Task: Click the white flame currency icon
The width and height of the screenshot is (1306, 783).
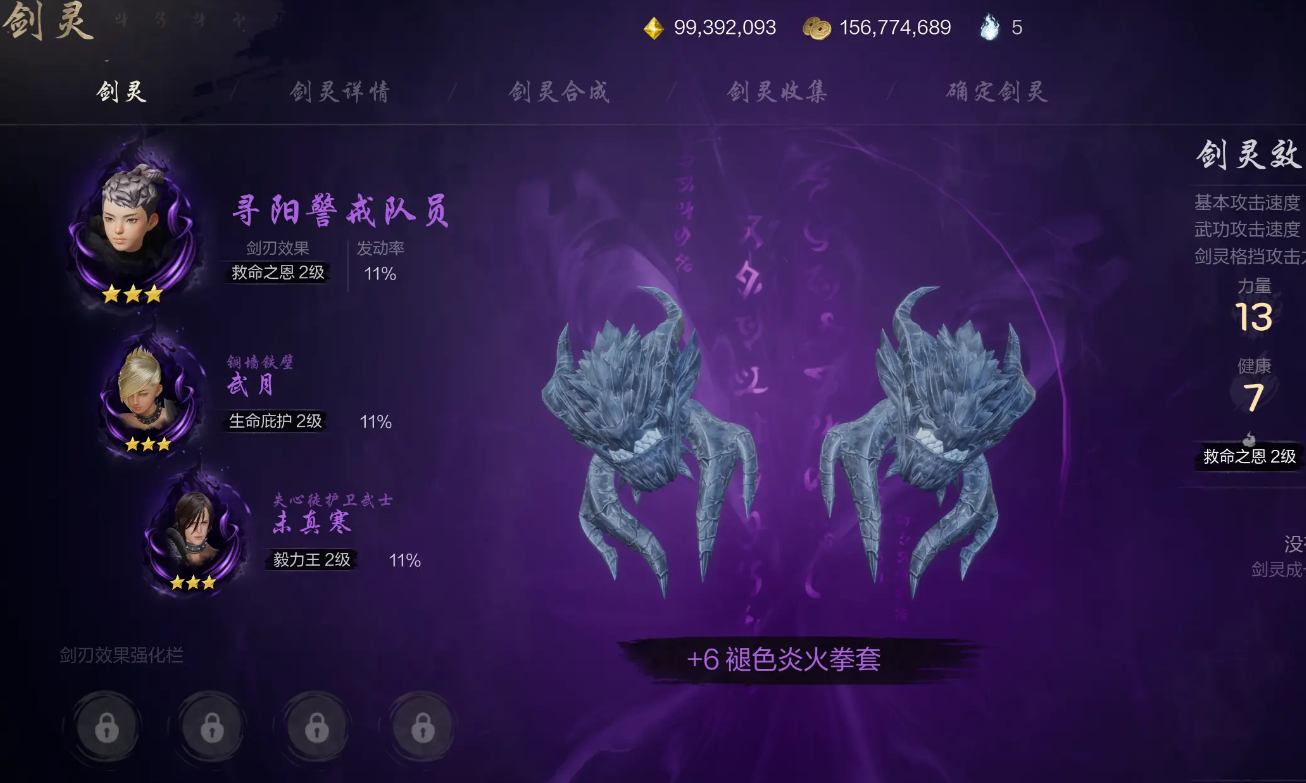Action: pyautogui.click(x=989, y=28)
